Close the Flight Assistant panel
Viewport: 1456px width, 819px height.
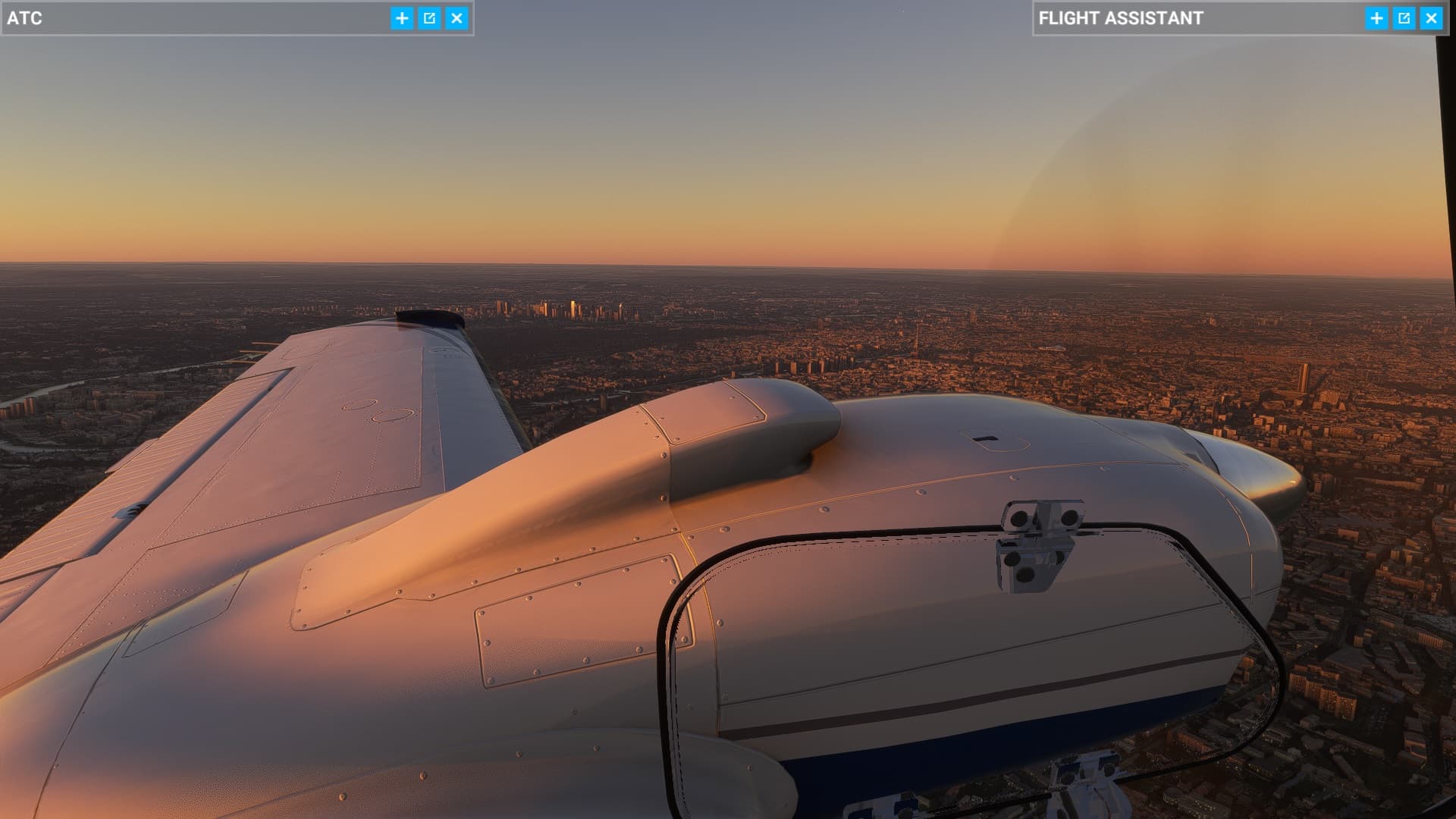click(1431, 18)
